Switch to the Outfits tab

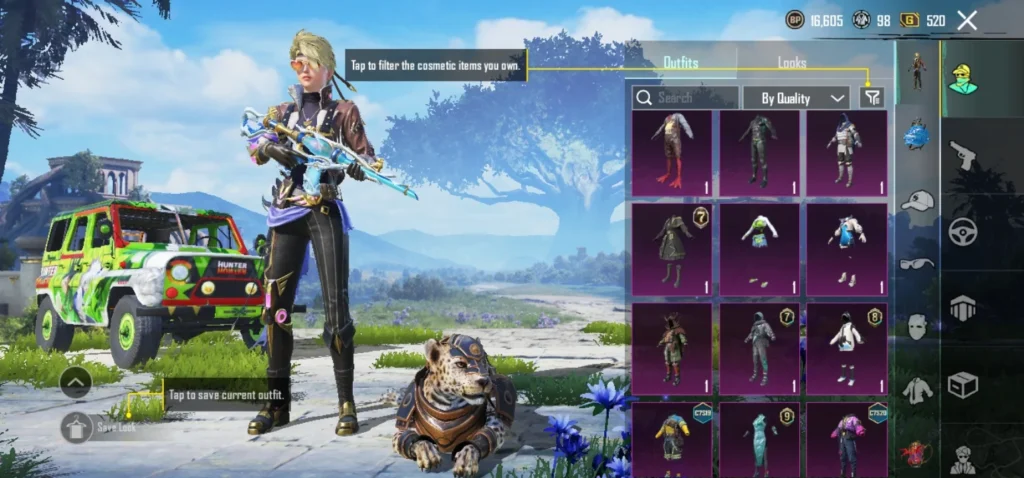coord(681,63)
